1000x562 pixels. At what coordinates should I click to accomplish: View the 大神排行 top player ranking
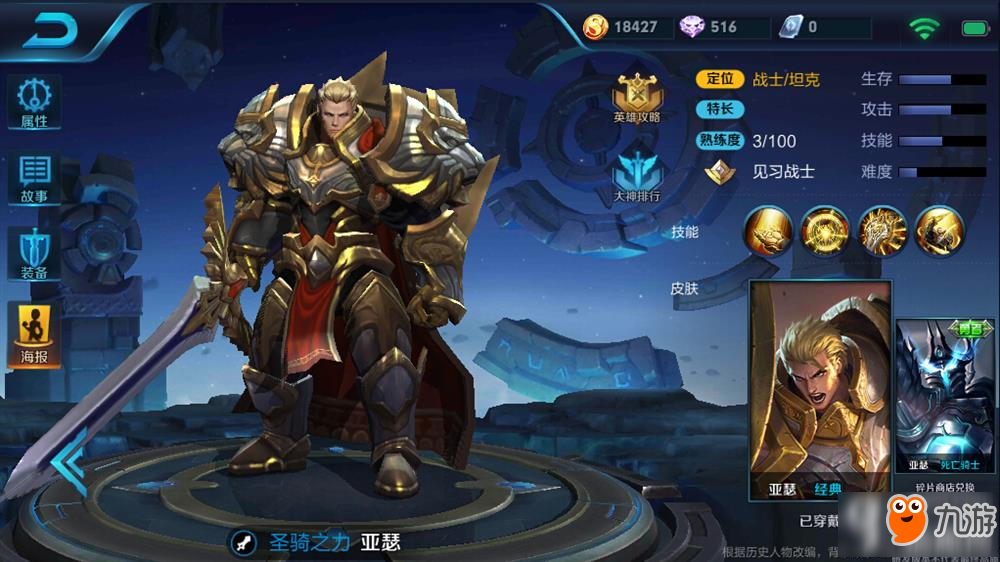pyautogui.click(x=637, y=175)
